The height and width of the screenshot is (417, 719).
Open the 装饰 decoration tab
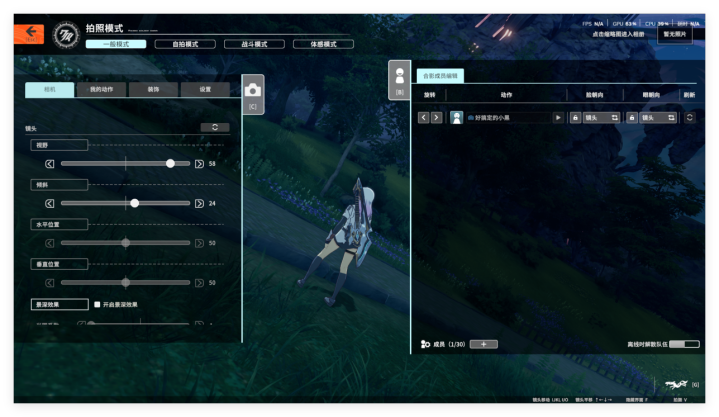(153, 89)
